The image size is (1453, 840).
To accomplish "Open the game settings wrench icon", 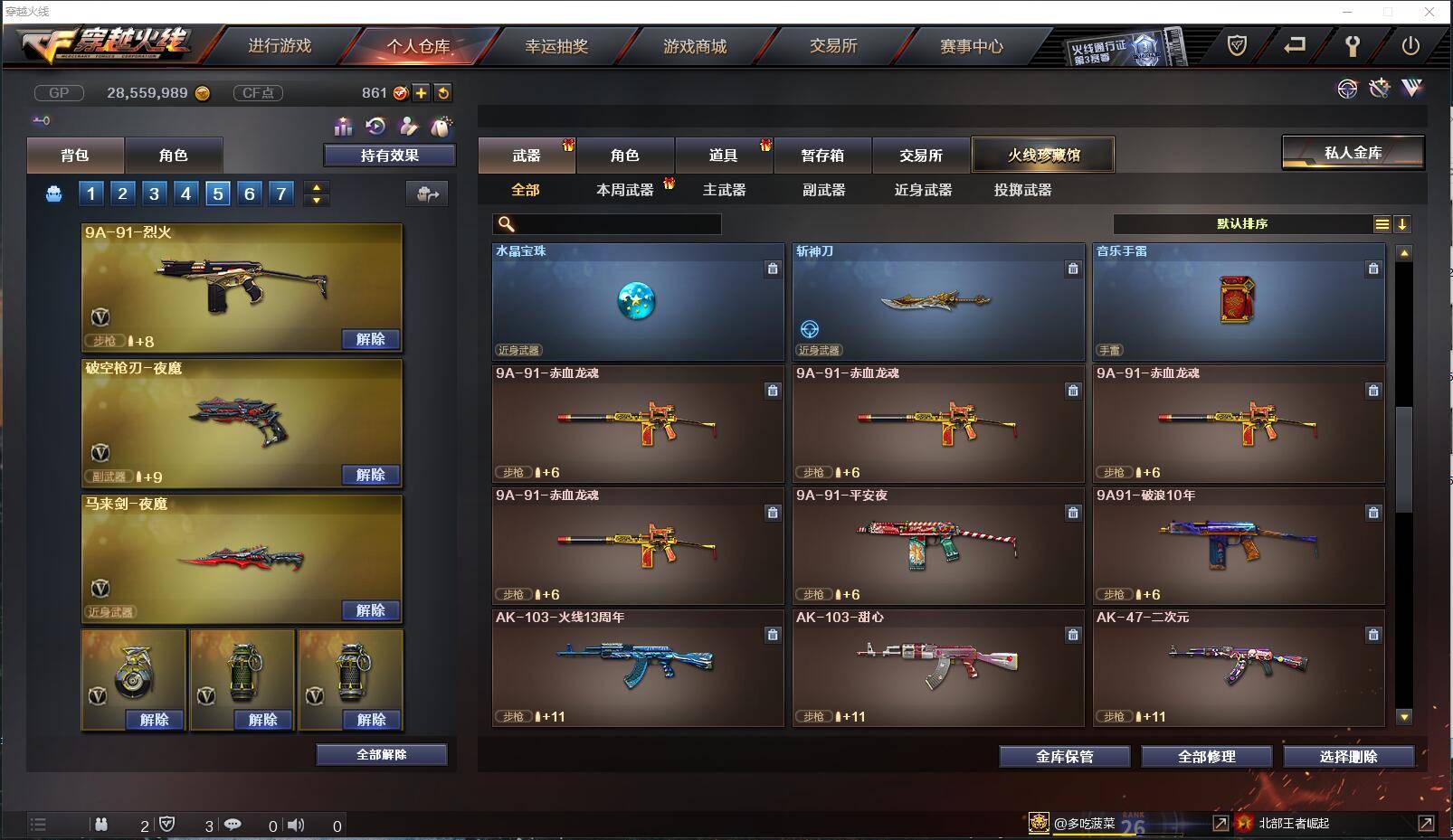I will click(x=1352, y=44).
